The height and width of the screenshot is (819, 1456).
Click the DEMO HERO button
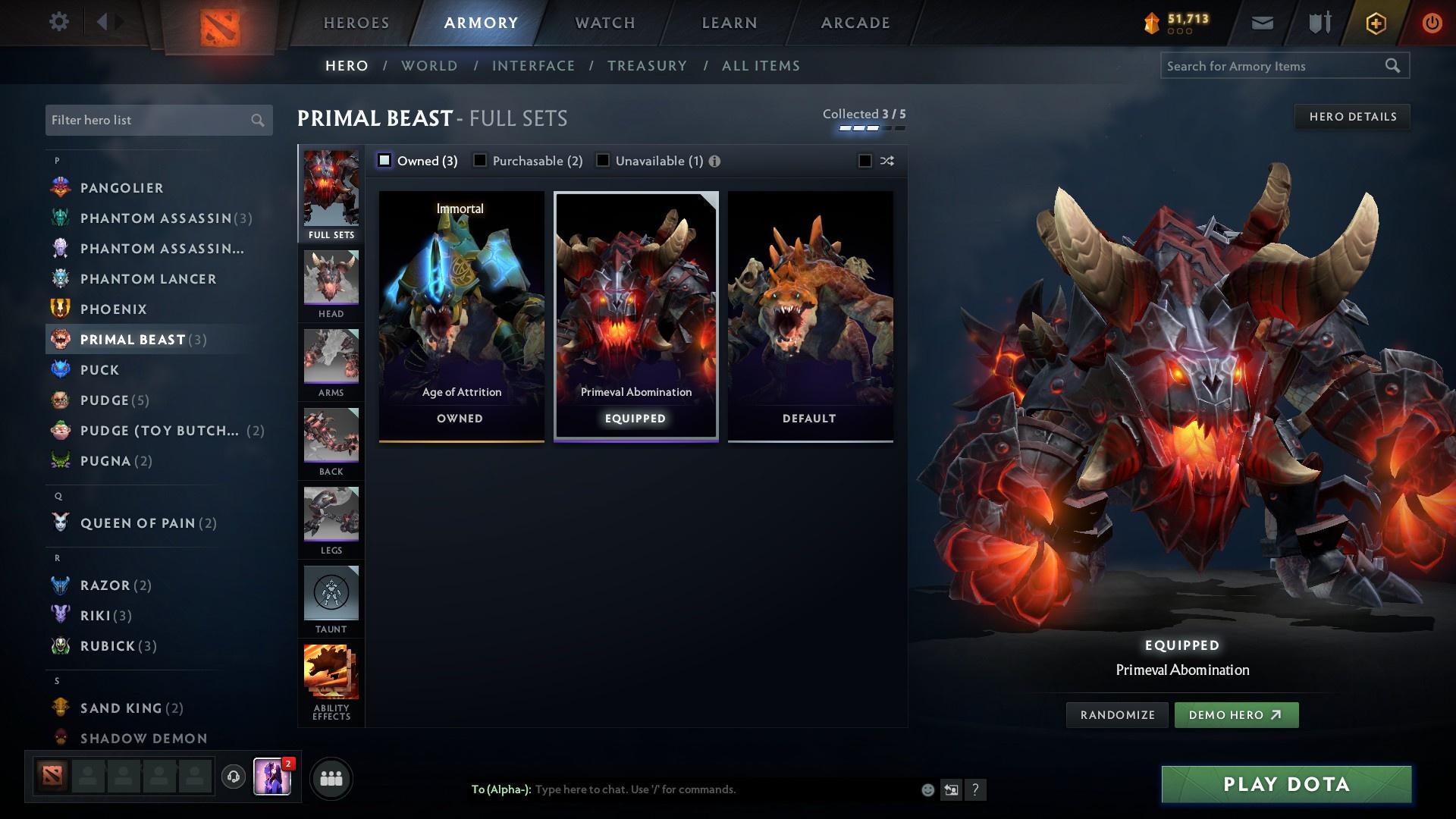click(1235, 714)
